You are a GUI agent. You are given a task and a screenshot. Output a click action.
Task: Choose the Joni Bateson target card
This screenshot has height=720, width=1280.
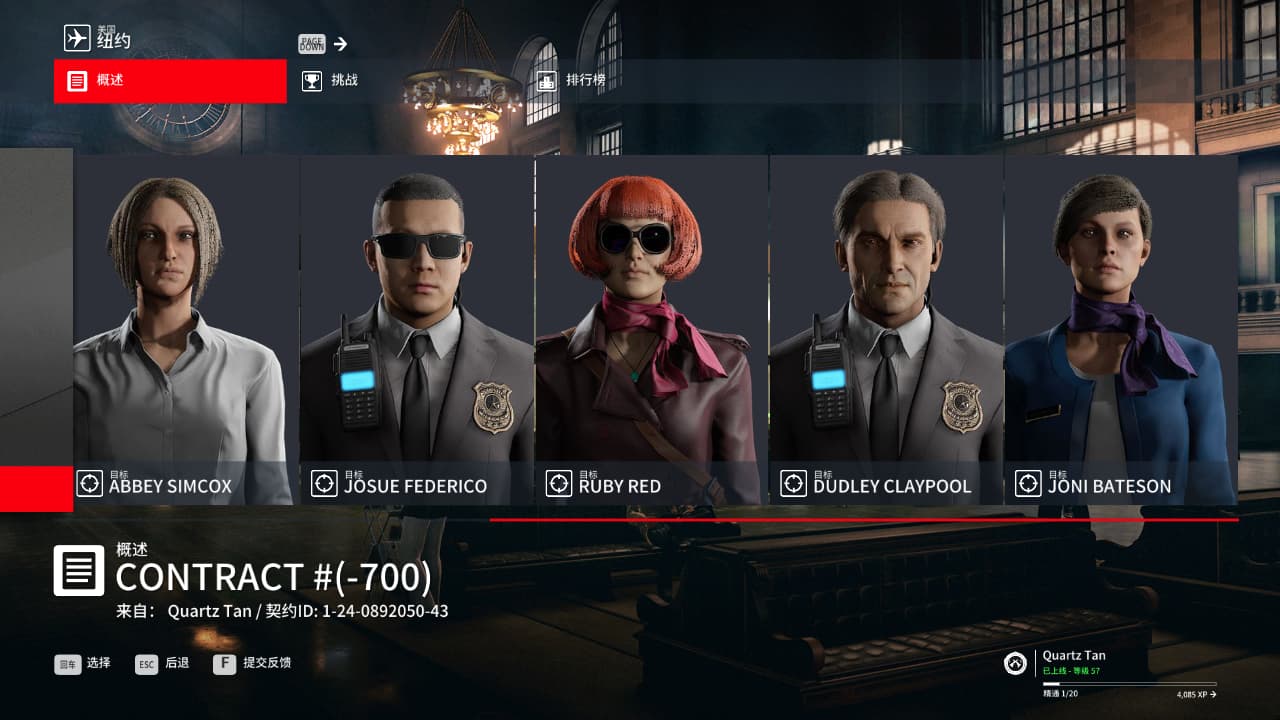click(1120, 330)
